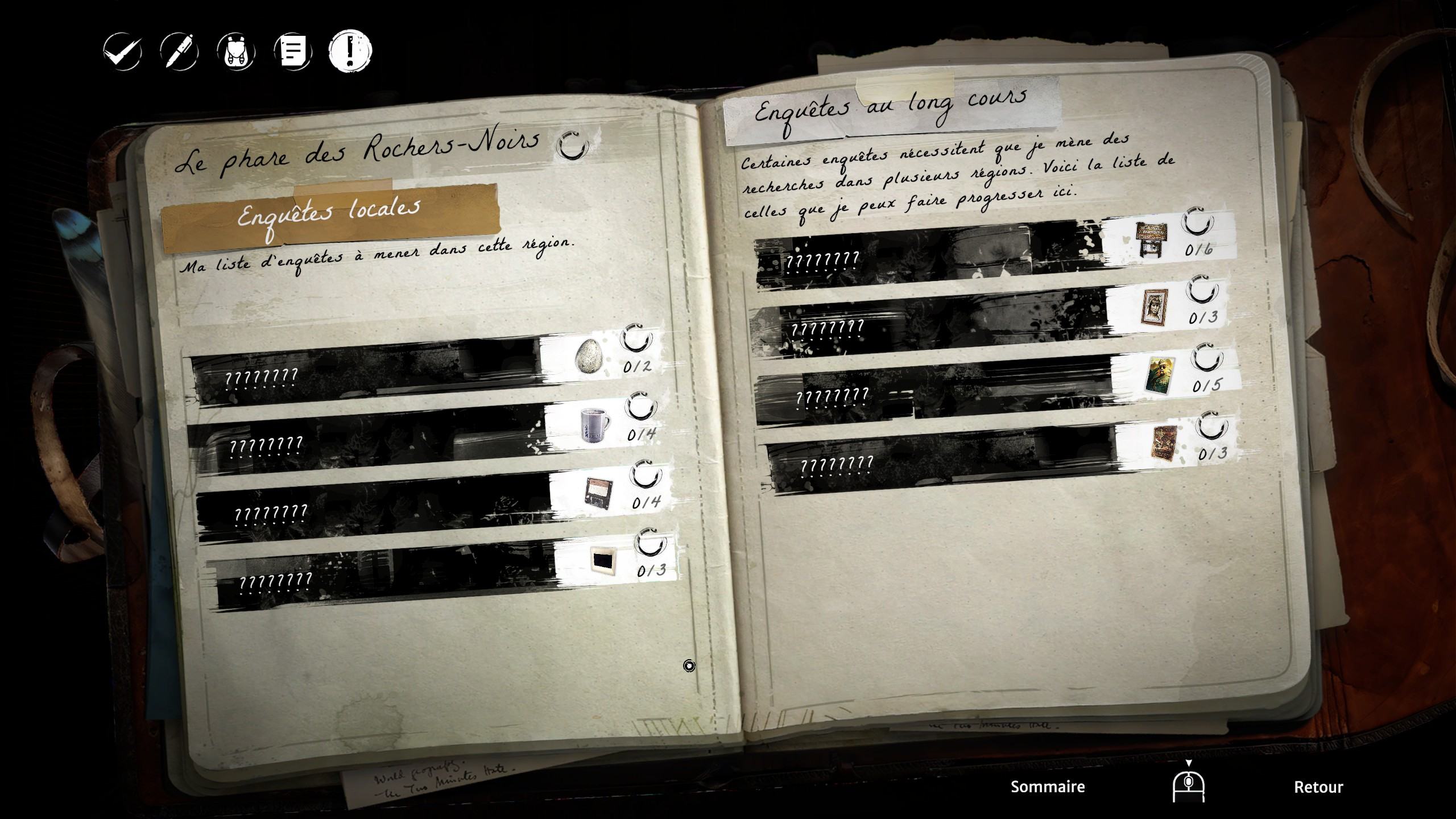Switch to the pen journal tab

[179, 52]
